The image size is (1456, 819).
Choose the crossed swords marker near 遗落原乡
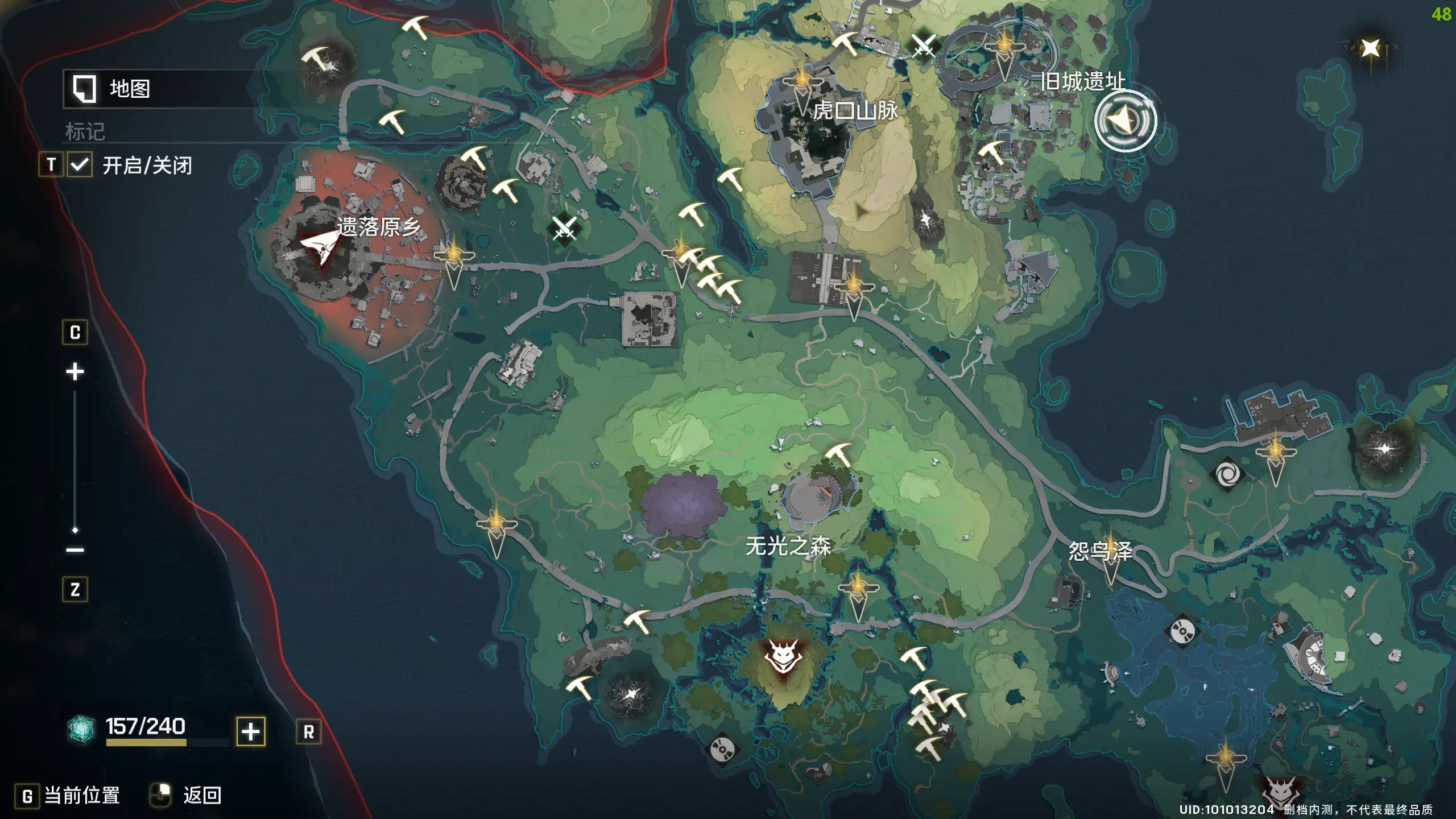564,227
